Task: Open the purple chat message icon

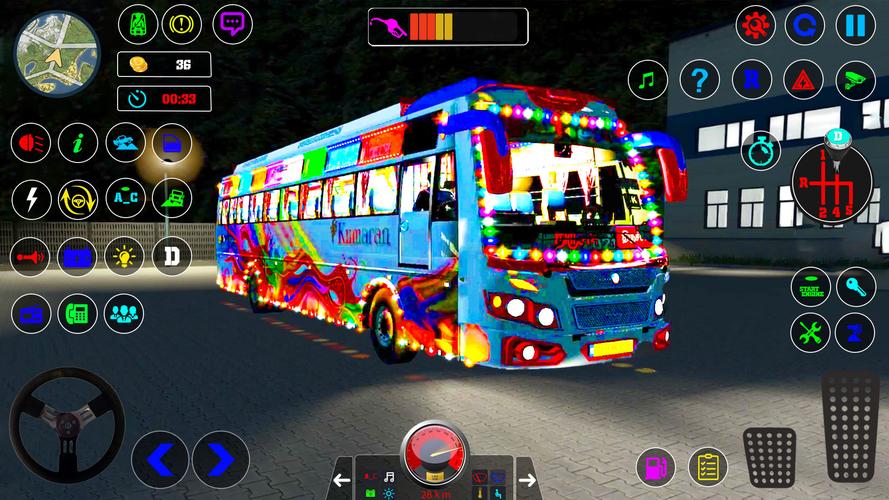Action: point(233,22)
